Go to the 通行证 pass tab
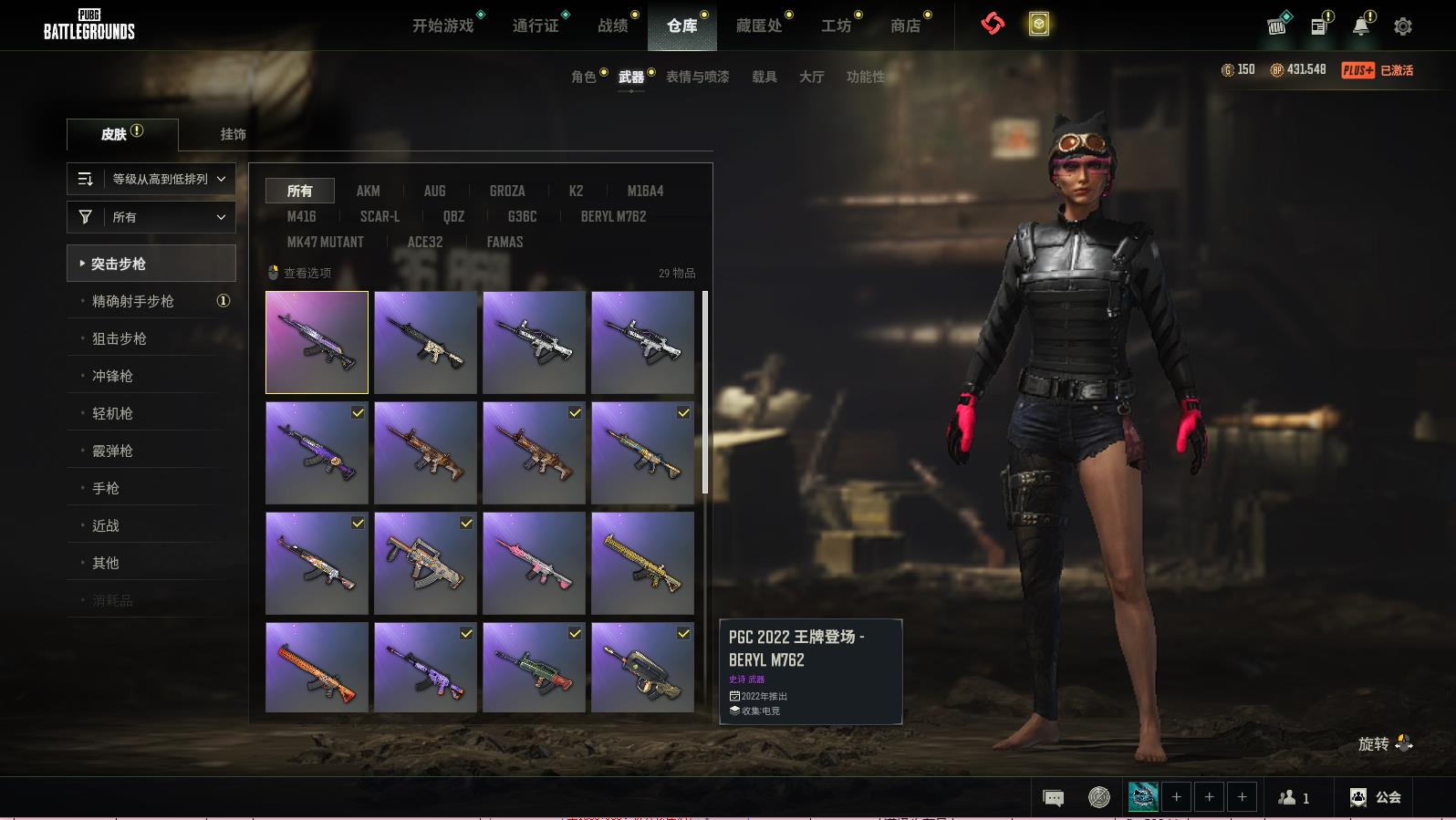This screenshot has height=820, width=1456. point(536,26)
